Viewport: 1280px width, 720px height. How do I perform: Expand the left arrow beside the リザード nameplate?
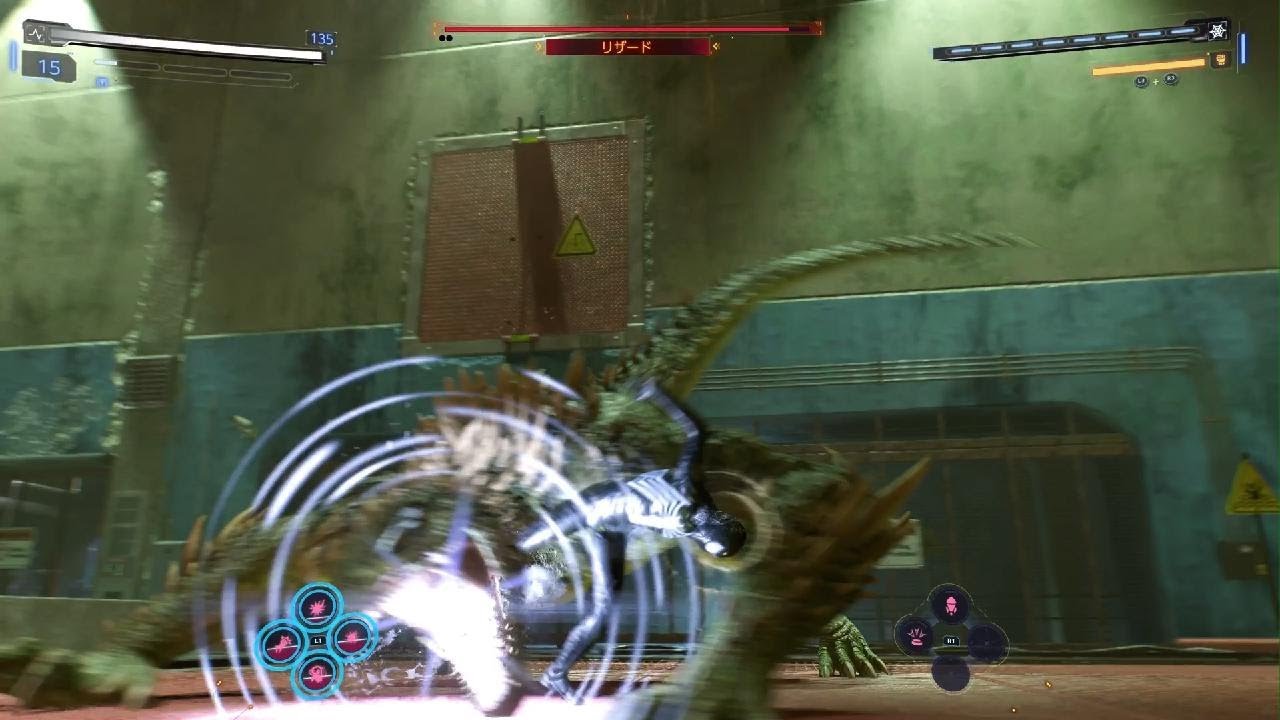click(539, 47)
